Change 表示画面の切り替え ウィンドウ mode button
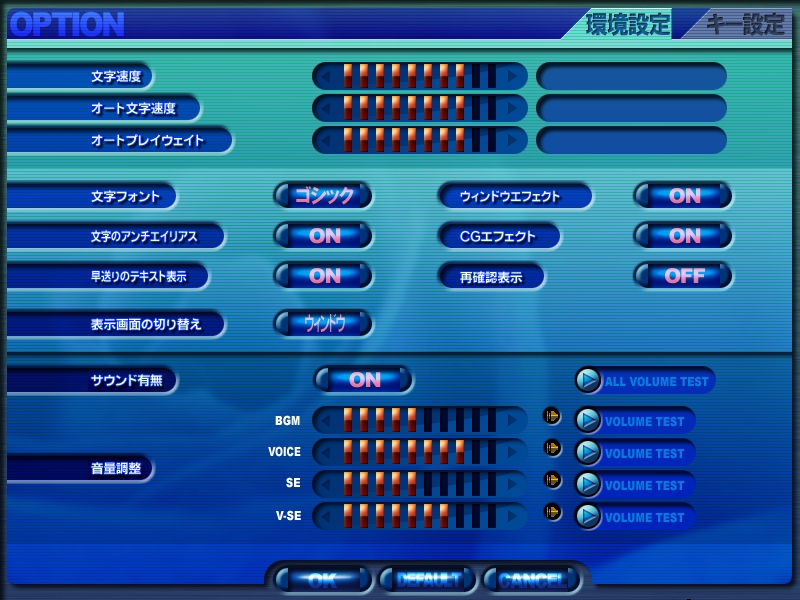 pos(324,324)
